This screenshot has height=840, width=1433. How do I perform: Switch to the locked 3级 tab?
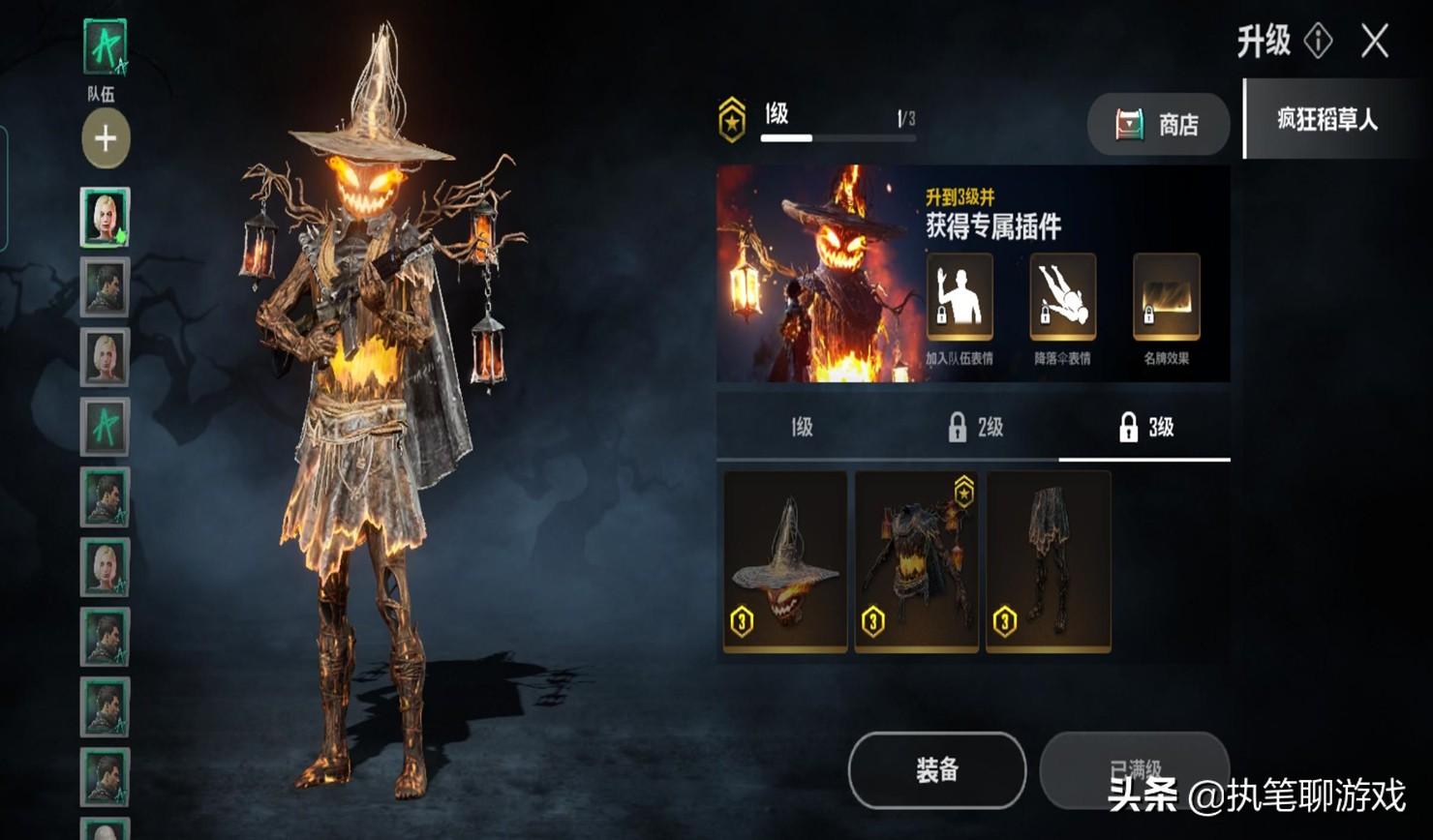click(1145, 427)
